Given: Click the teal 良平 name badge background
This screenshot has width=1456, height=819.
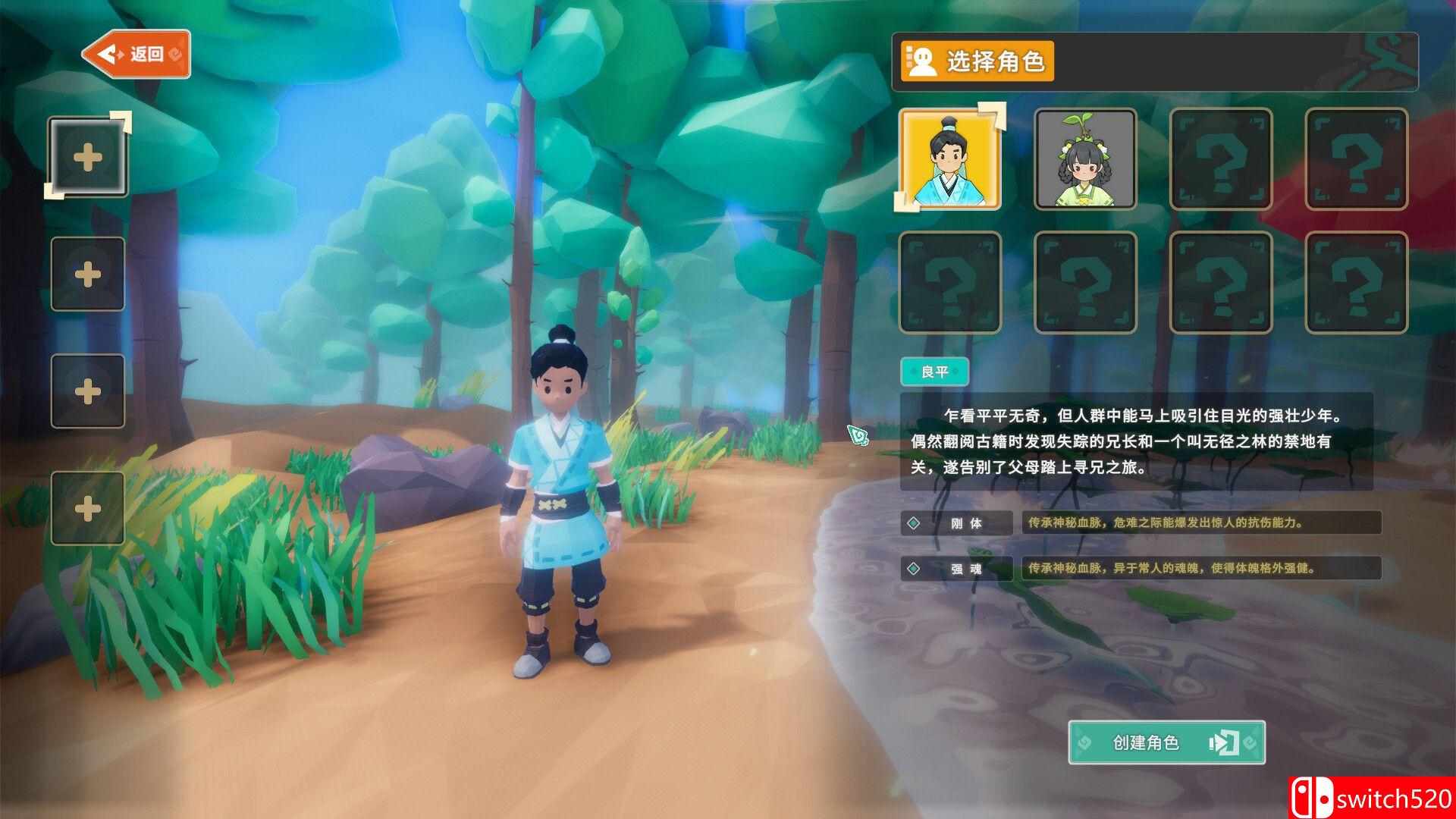Looking at the screenshot, I should click(x=934, y=371).
